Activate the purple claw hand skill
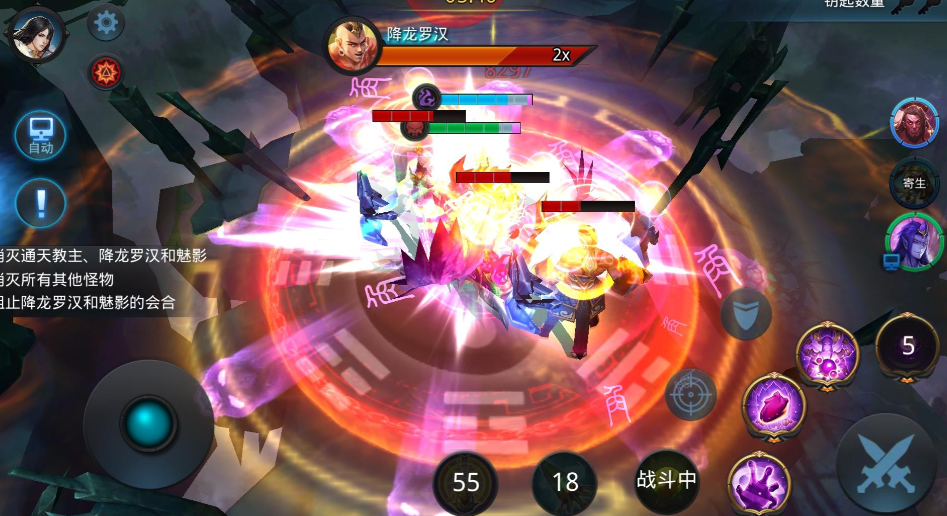Viewport: 947px width, 516px height. [x=760, y=484]
